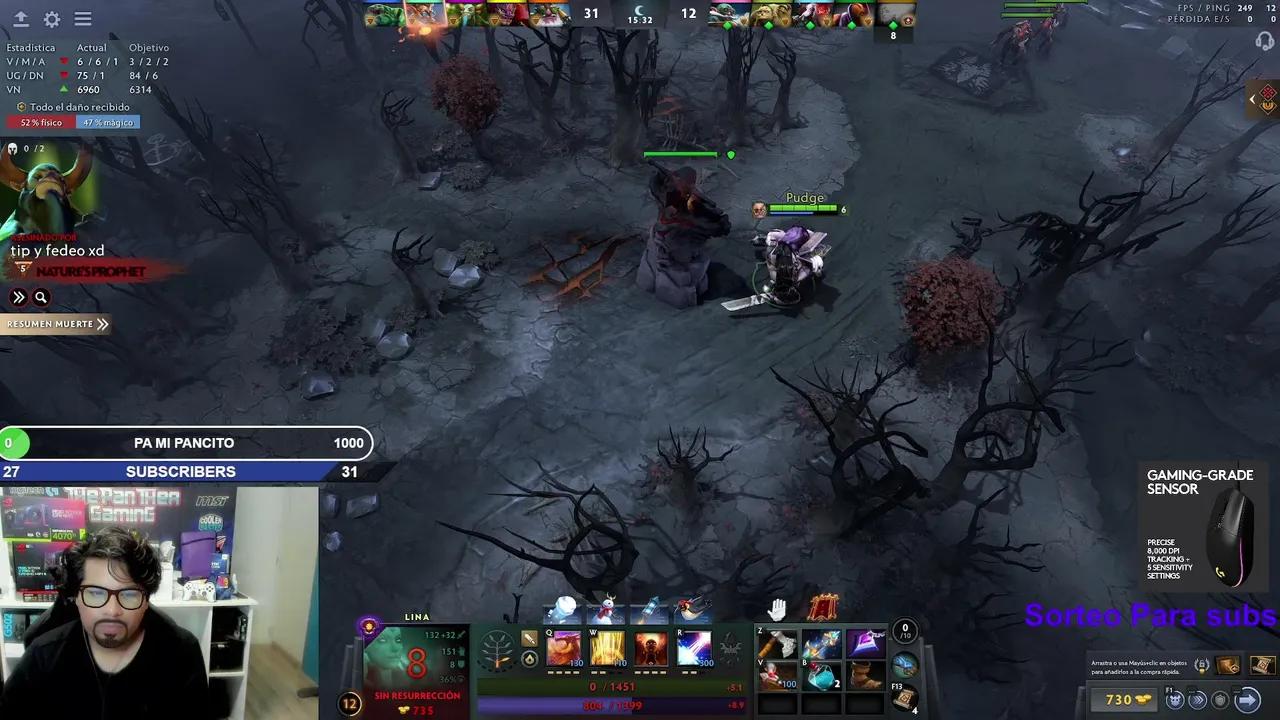Click the magnifying glass search icon under hero portrait
This screenshot has width=1280, height=720.
(x=41, y=297)
